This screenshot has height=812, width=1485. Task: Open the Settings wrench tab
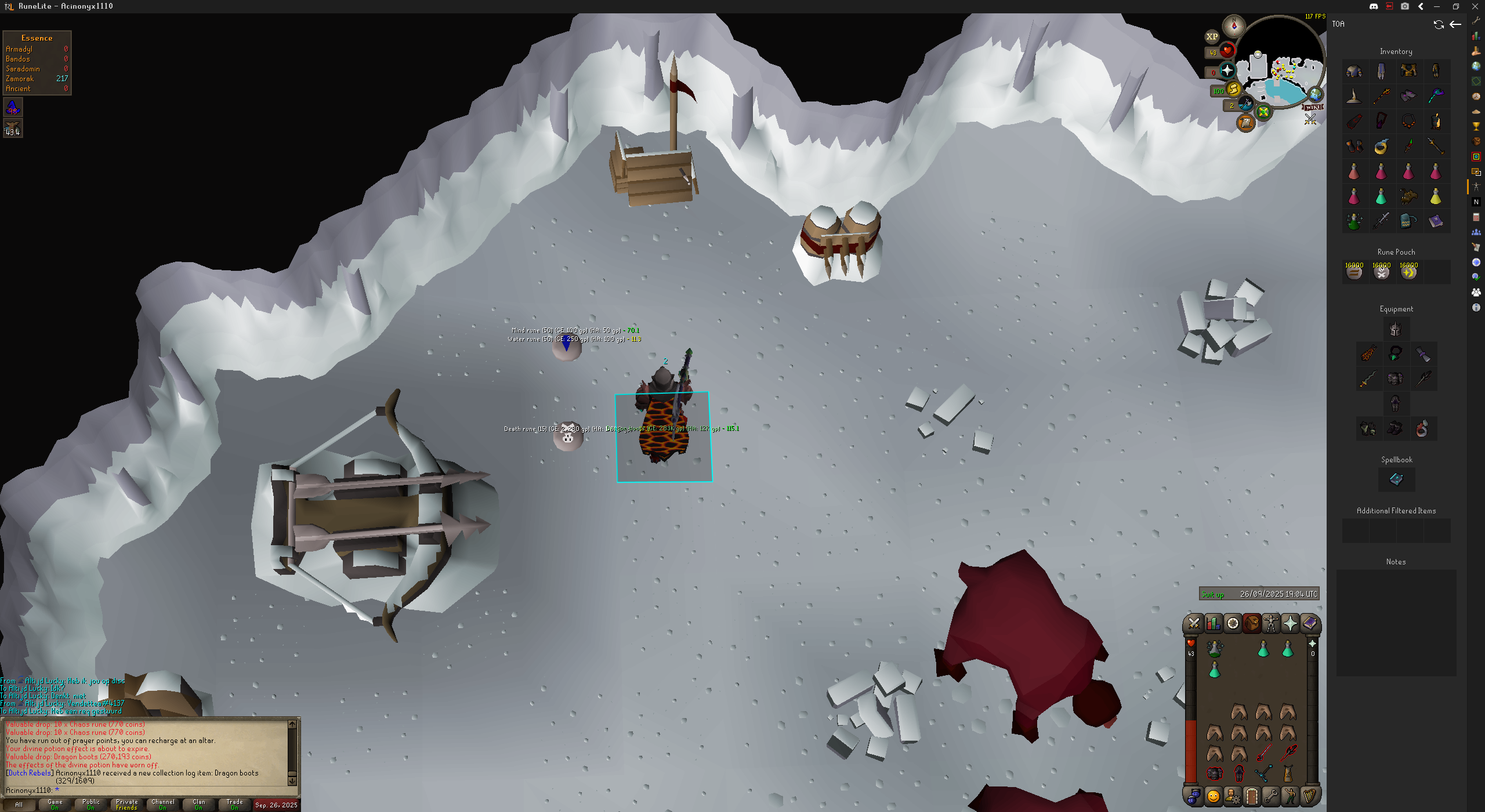tap(1271, 796)
